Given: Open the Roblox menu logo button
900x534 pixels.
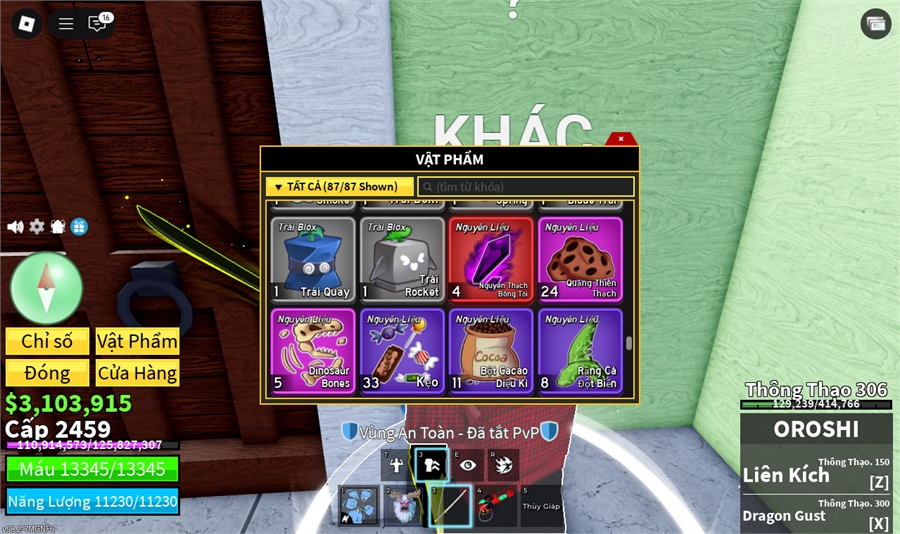Looking at the screenshot, I should tap(26, 24).
